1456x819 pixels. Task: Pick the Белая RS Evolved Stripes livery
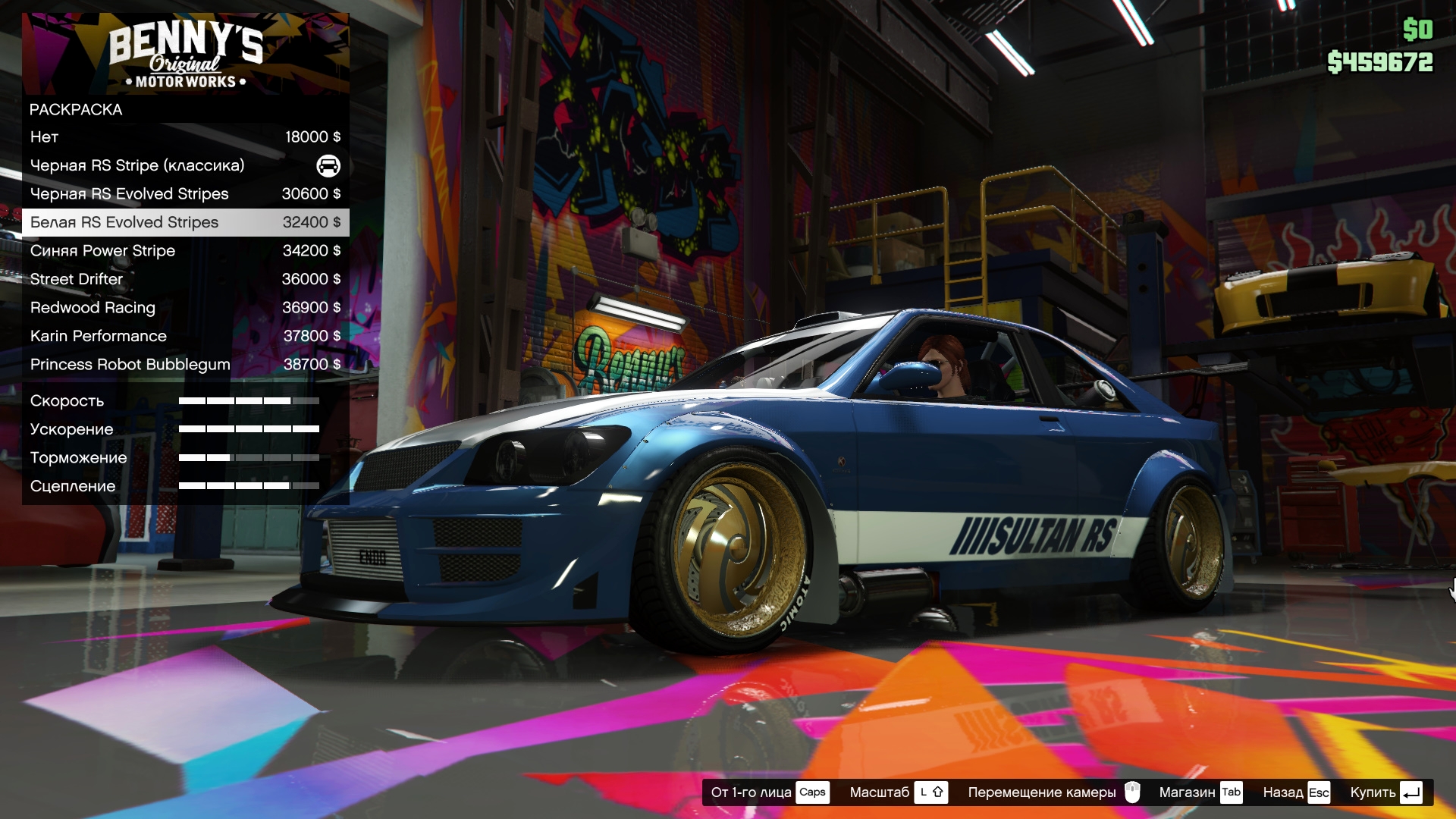pos(185,222)
